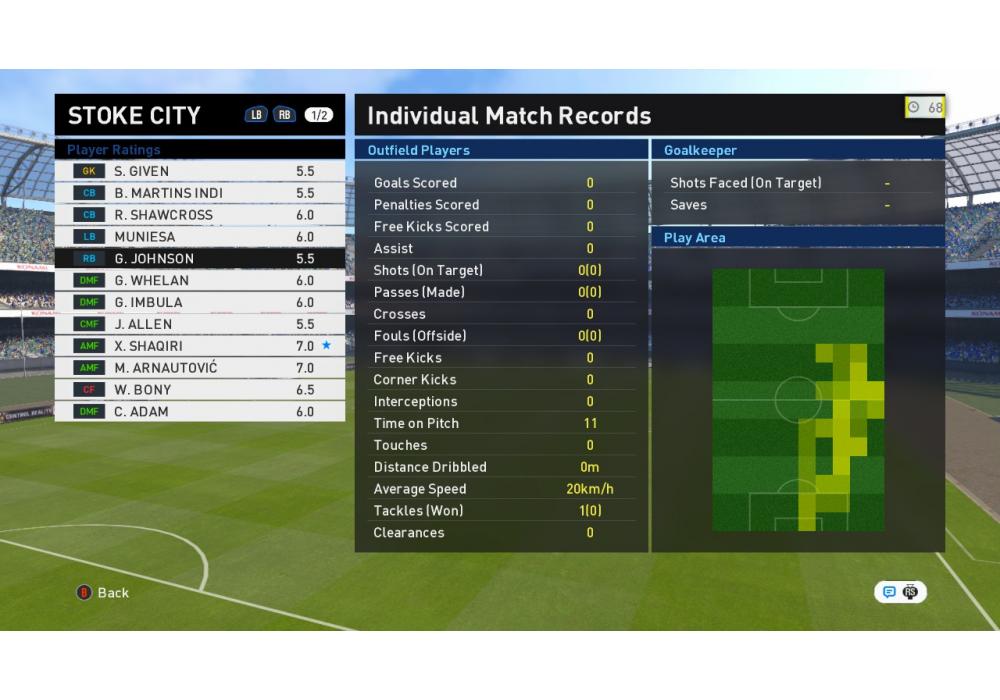Show G. Whelan's match records

(x=199, y=281)
